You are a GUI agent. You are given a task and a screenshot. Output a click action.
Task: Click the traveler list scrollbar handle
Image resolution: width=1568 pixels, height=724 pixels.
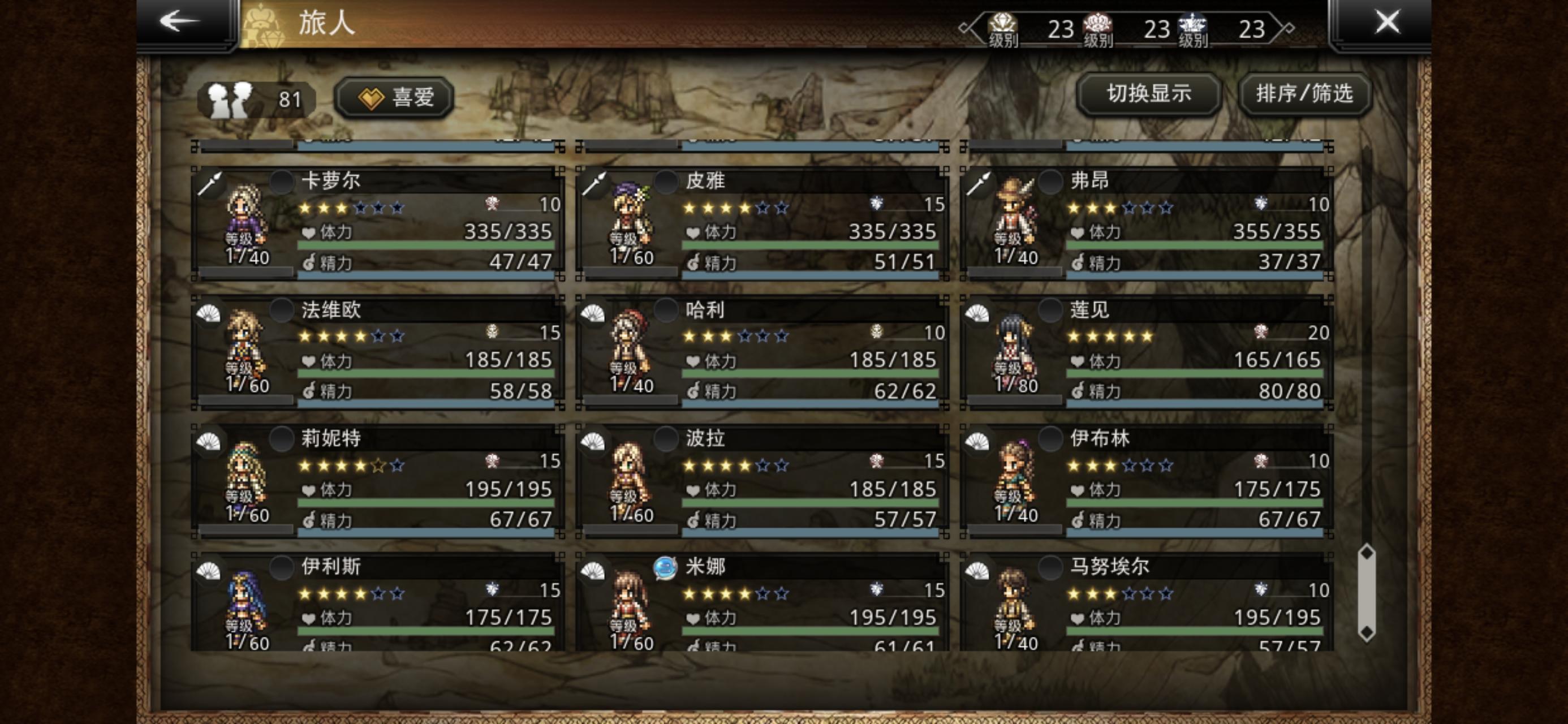1367,592
